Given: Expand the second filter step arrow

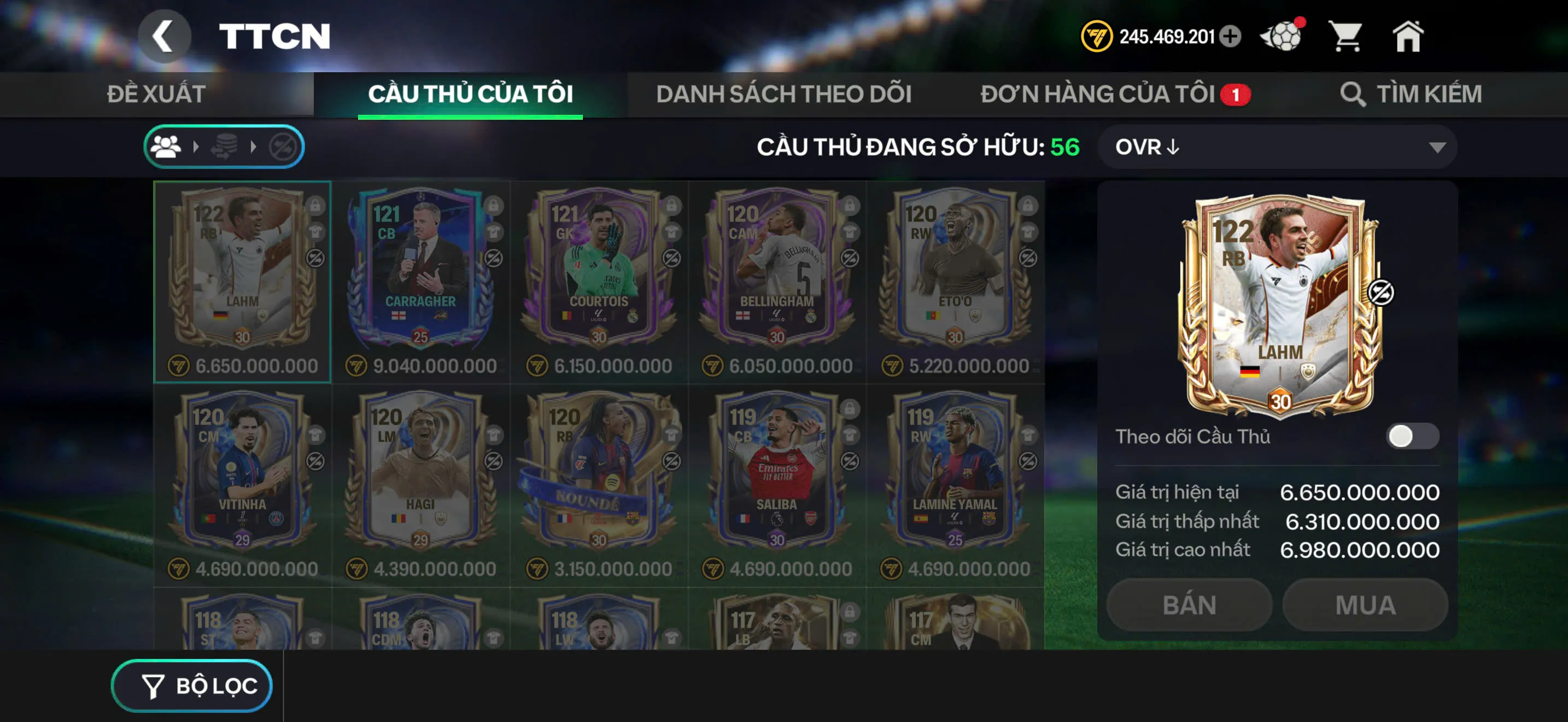Looking at the screenshot, I should point(253,146).
